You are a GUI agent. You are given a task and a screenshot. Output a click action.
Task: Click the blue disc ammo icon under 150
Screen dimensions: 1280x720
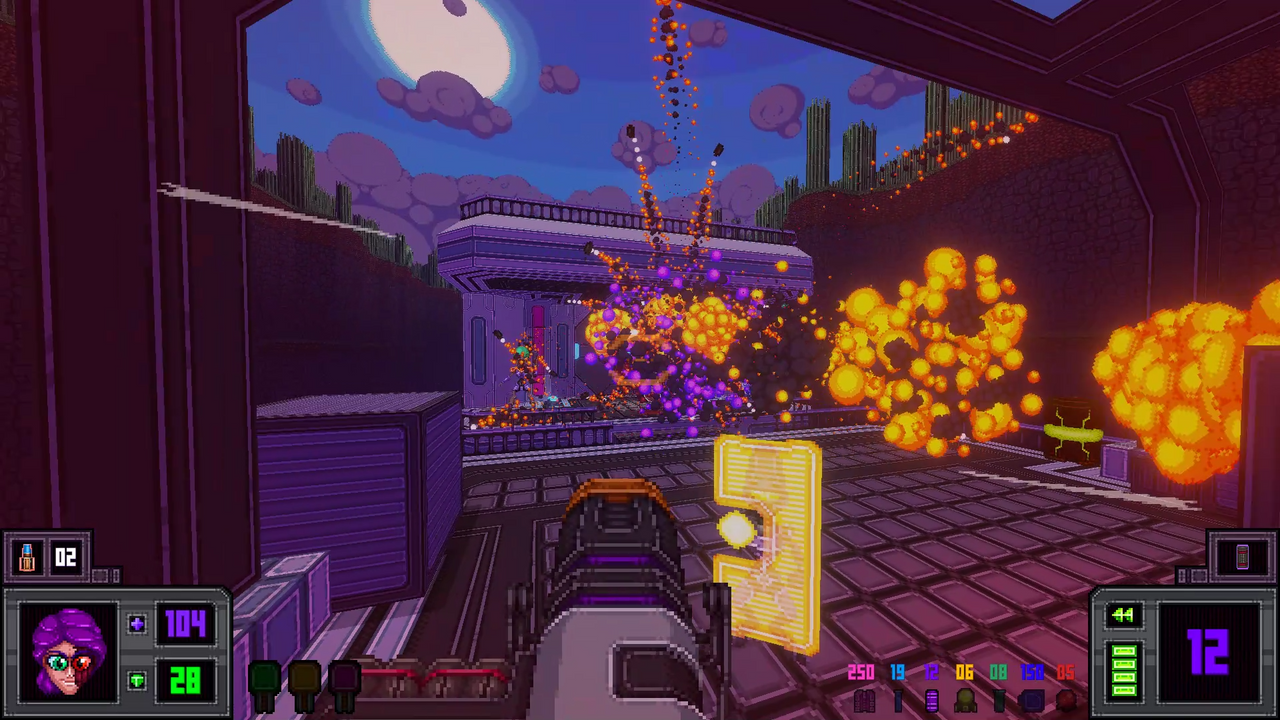click(1031, 700)
